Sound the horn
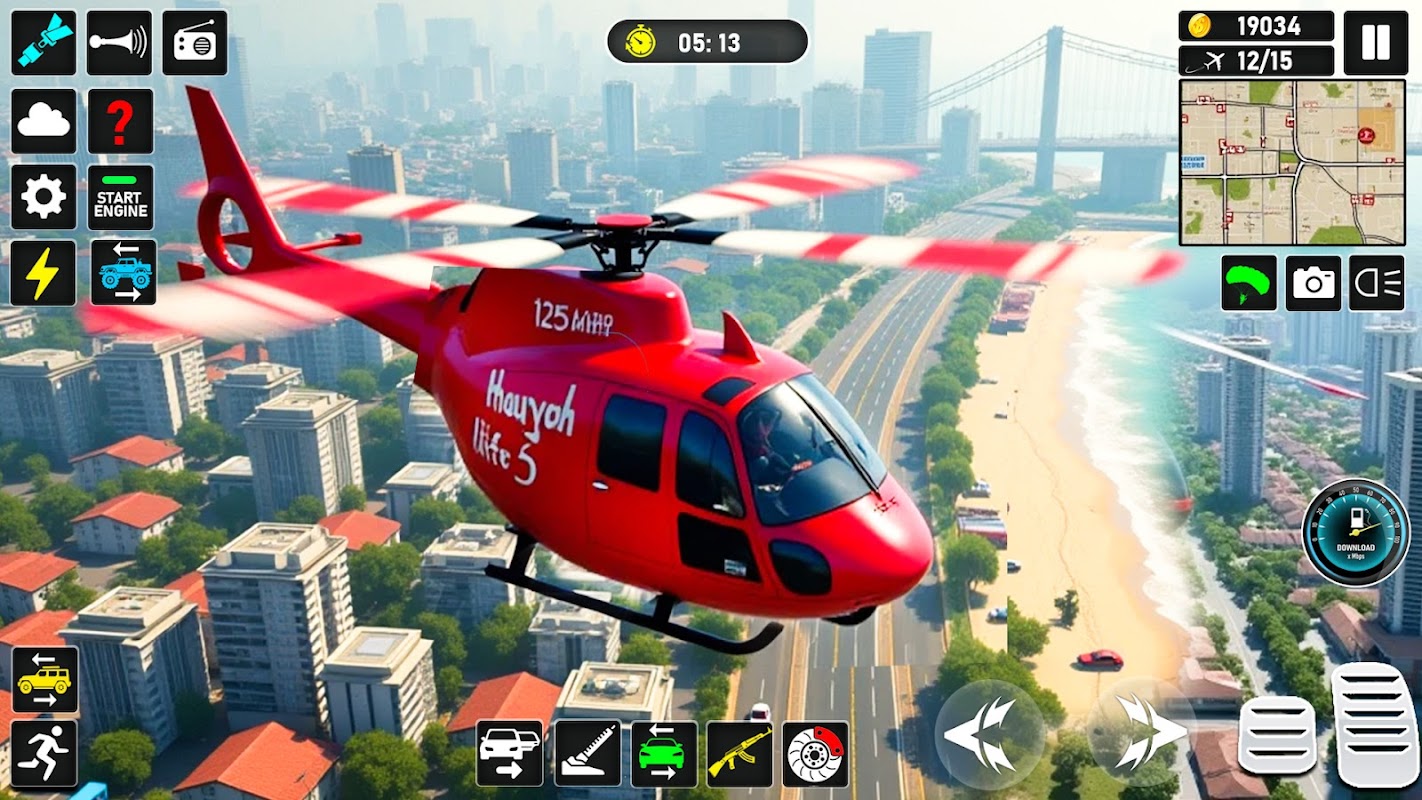 [119, 43]
